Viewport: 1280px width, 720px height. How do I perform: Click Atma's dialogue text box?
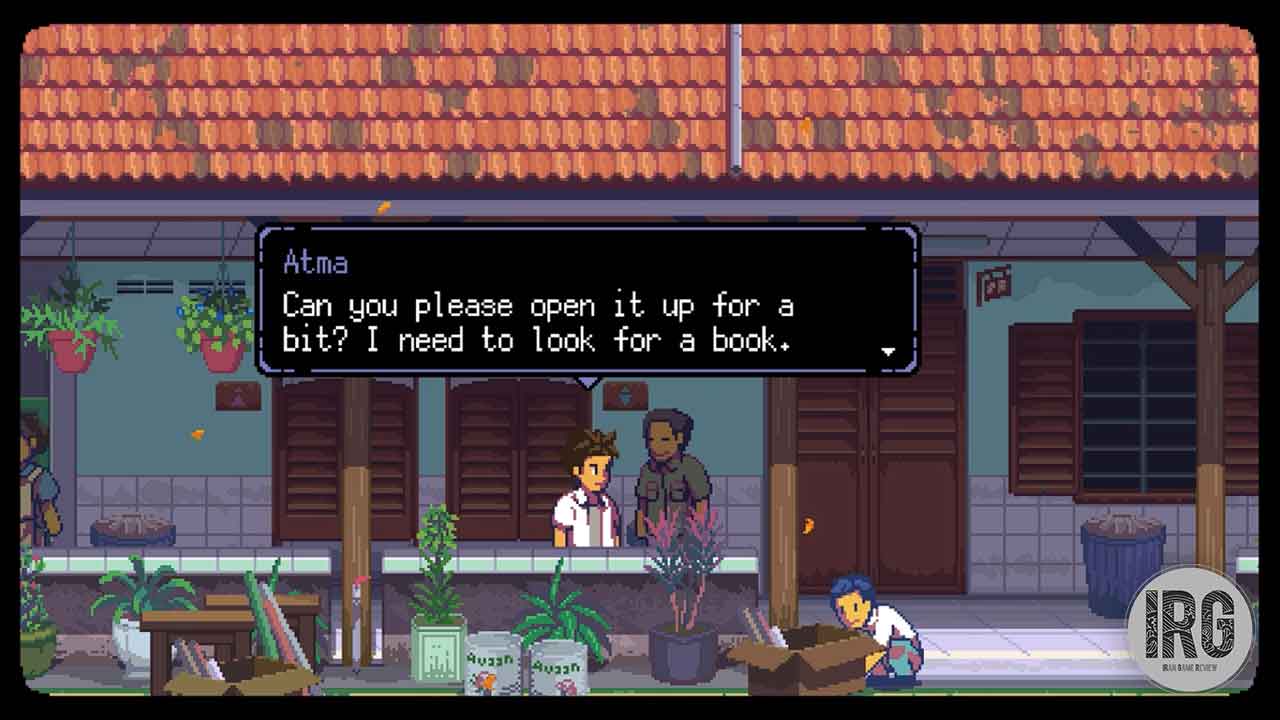coord(588,301)
